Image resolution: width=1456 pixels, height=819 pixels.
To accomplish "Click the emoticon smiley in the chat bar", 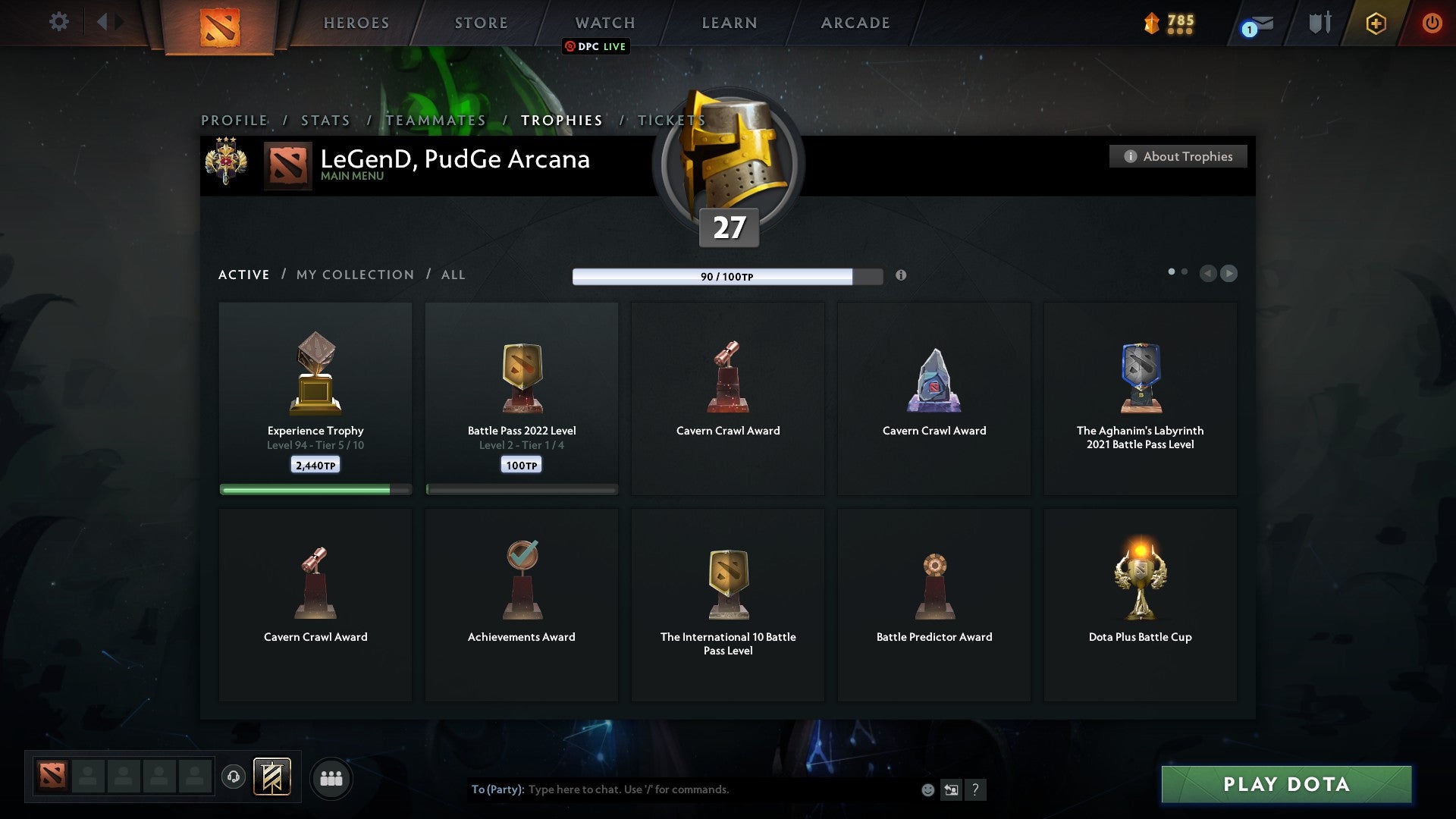I will [x=927, y=789].
